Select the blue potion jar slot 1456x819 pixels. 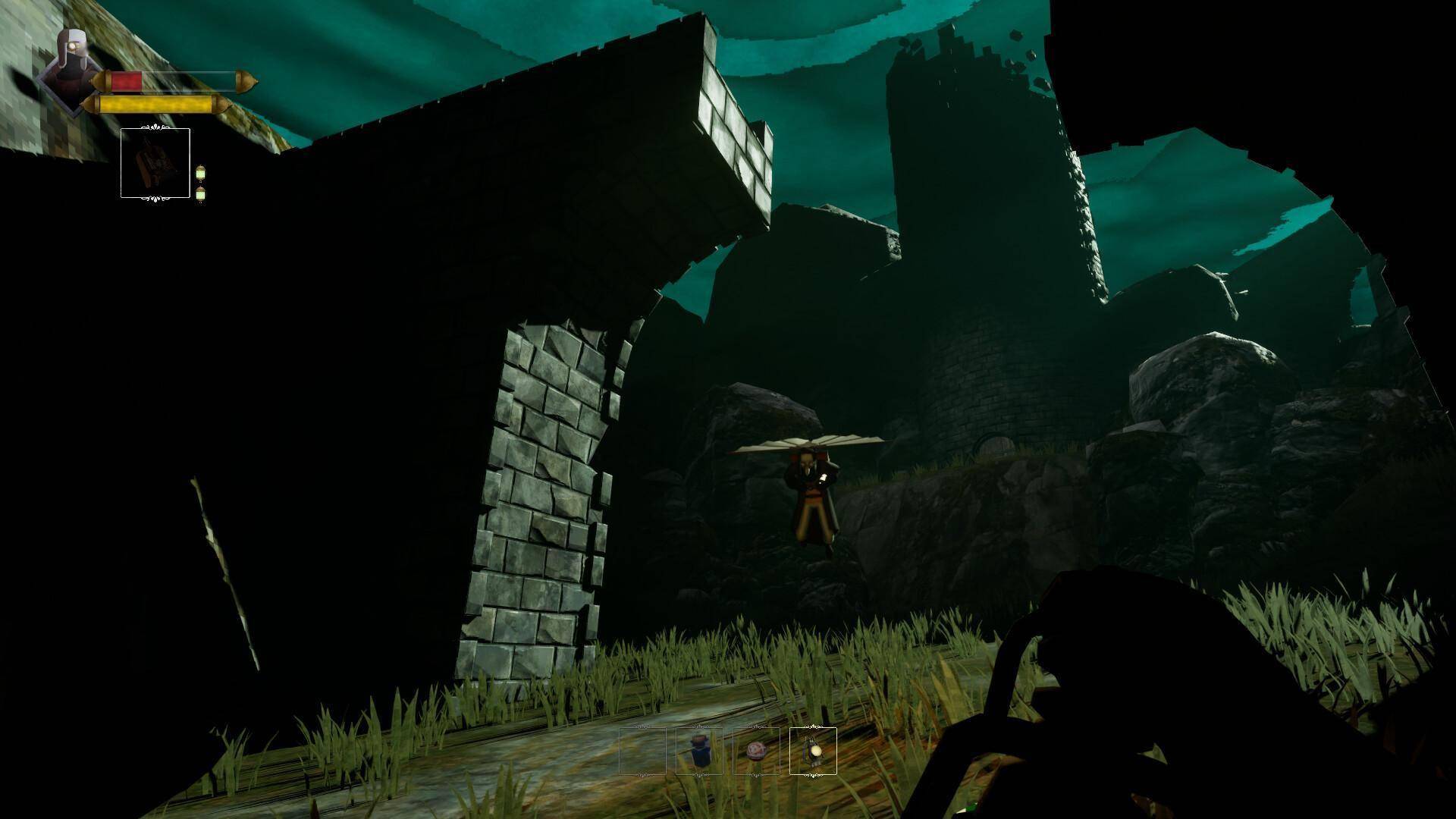tap(699, 751)
